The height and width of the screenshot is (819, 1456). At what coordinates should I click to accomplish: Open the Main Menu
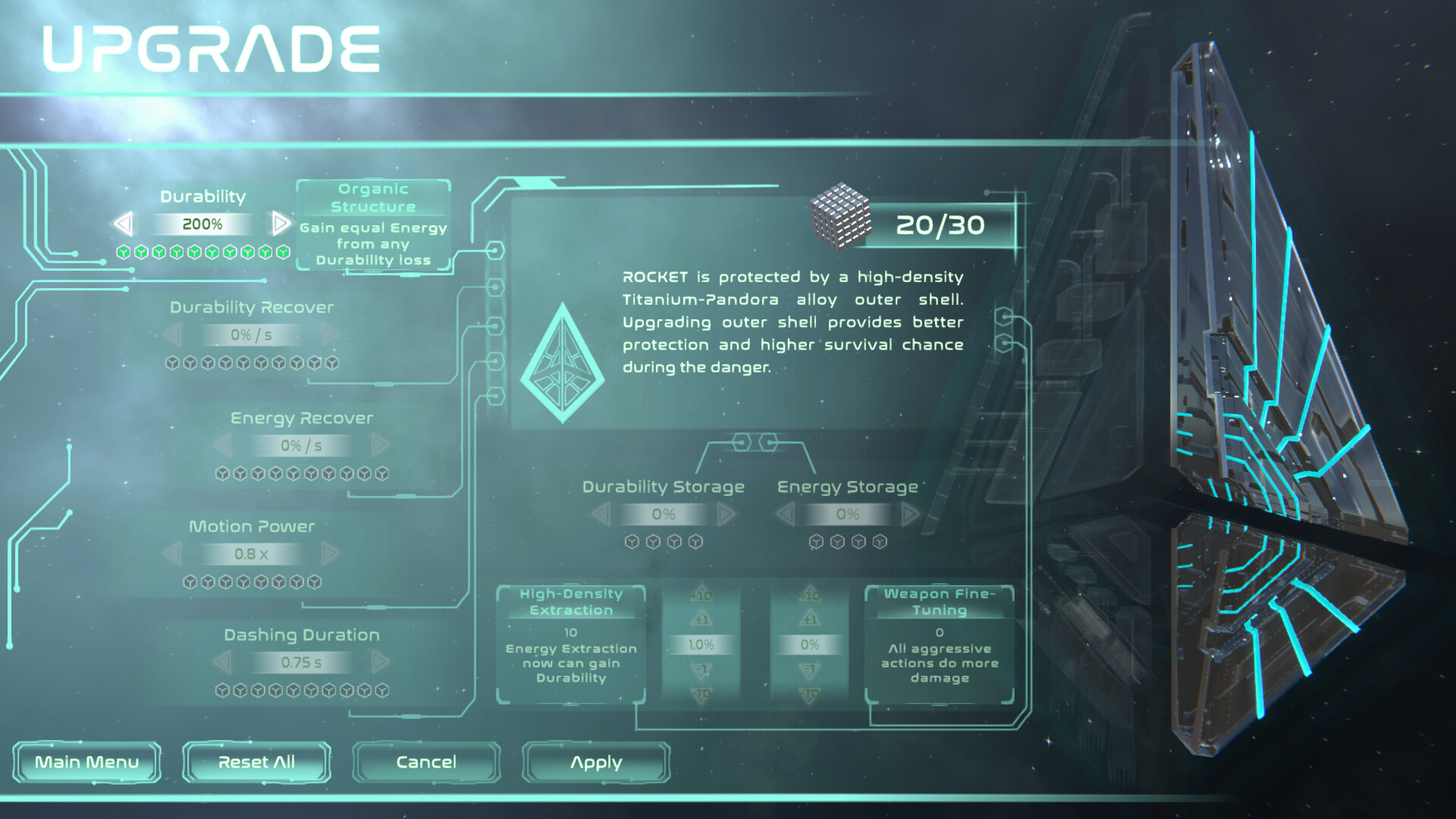click(87, 762)
